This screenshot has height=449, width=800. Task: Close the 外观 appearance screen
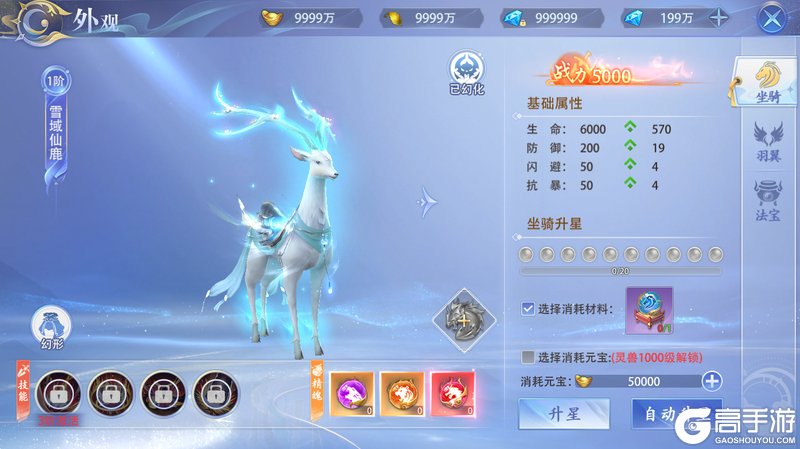pyautogui.click(x=770, y=18)
